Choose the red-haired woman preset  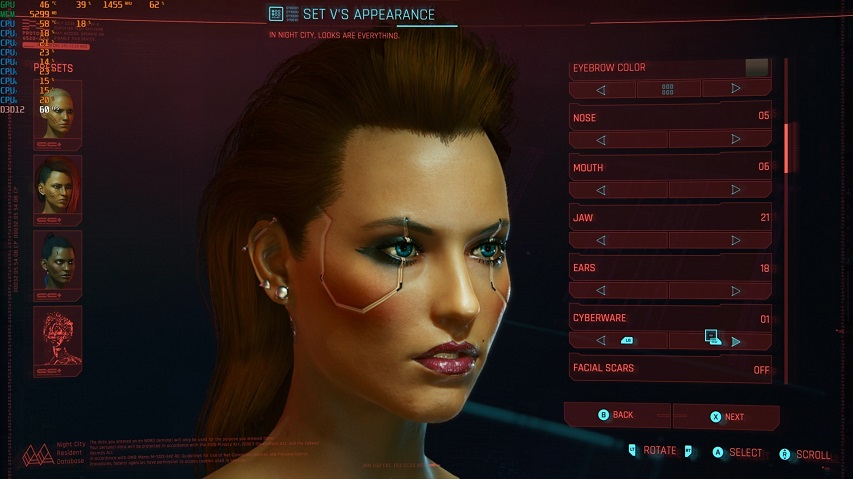(57, 186)
